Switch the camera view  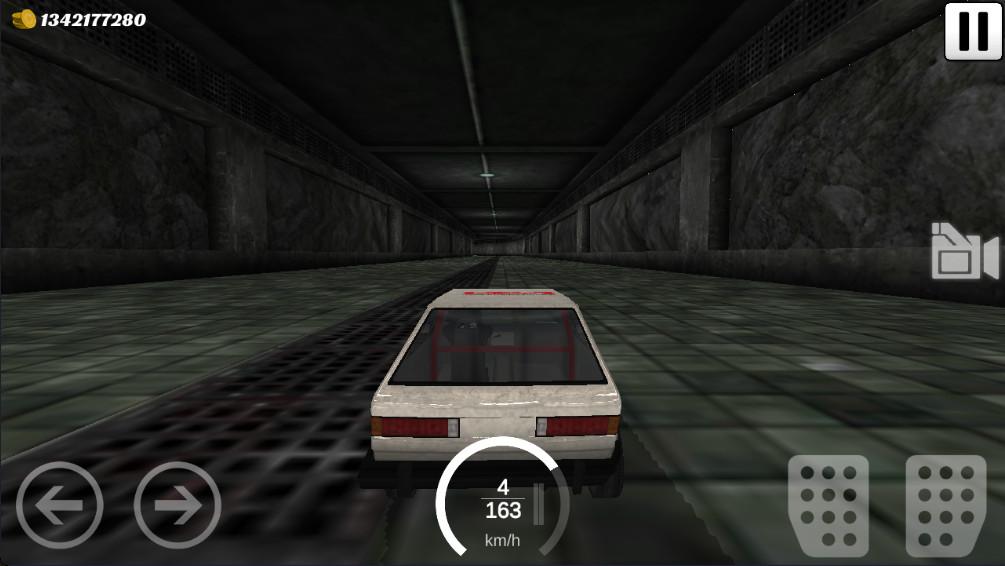[964, 252]
